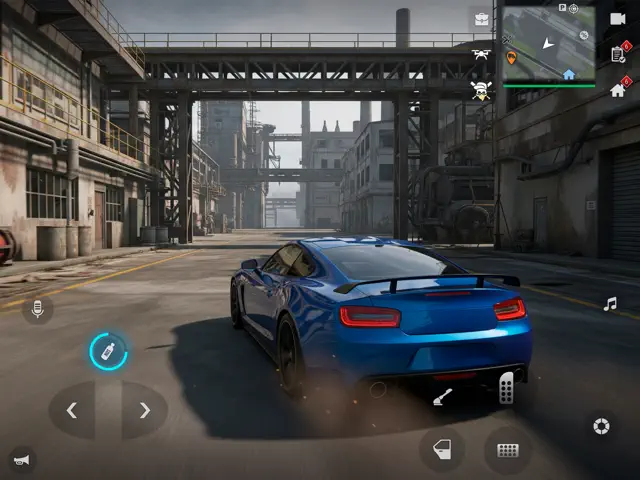640x480 pixels.
Task: Honk the horn button
Action: coord(19,460)
